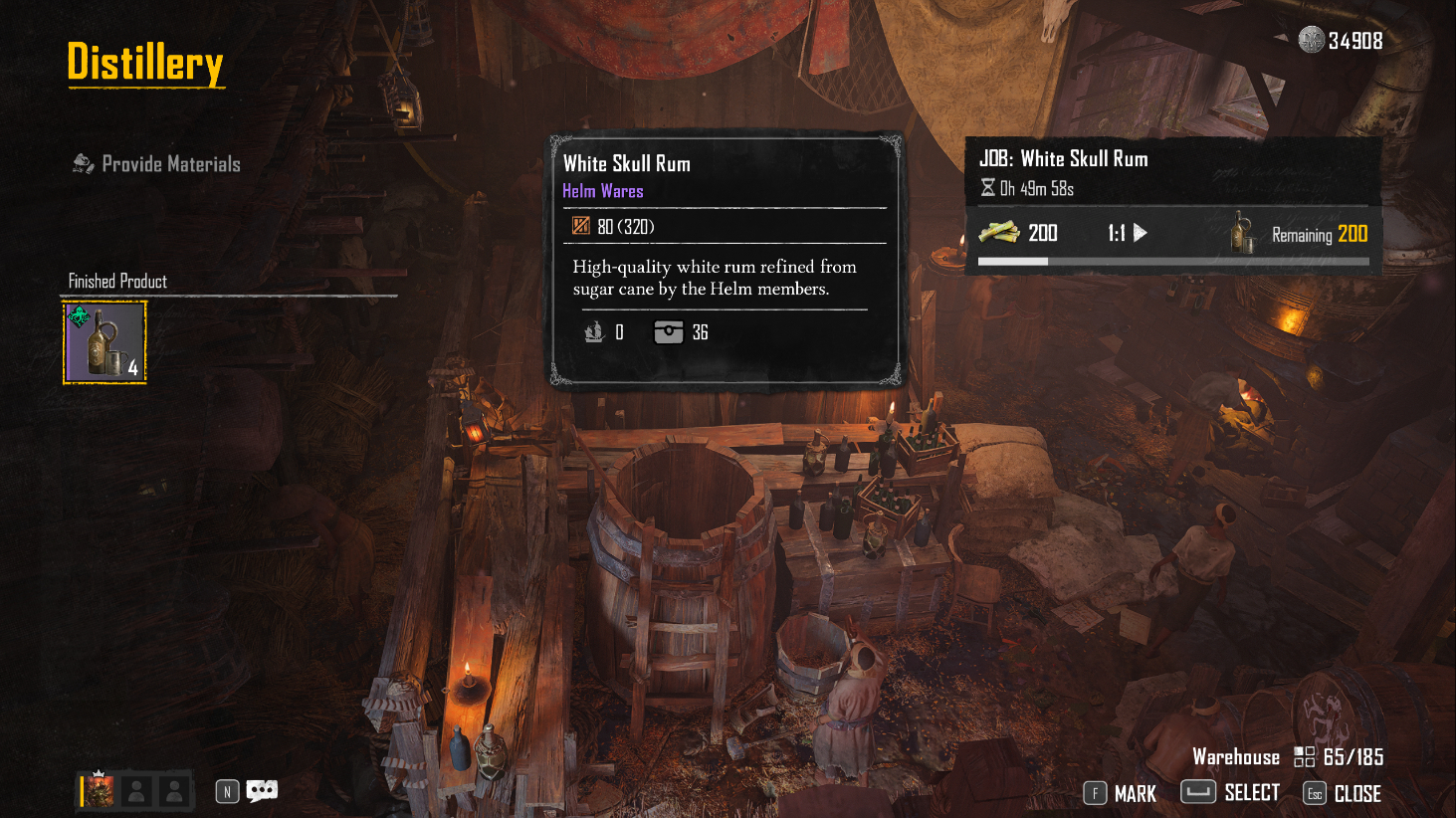Select the White Skull Rum job panel
Image resolution: width=1456 pixels, height=818 pixels.
(x=1172, y=206)
